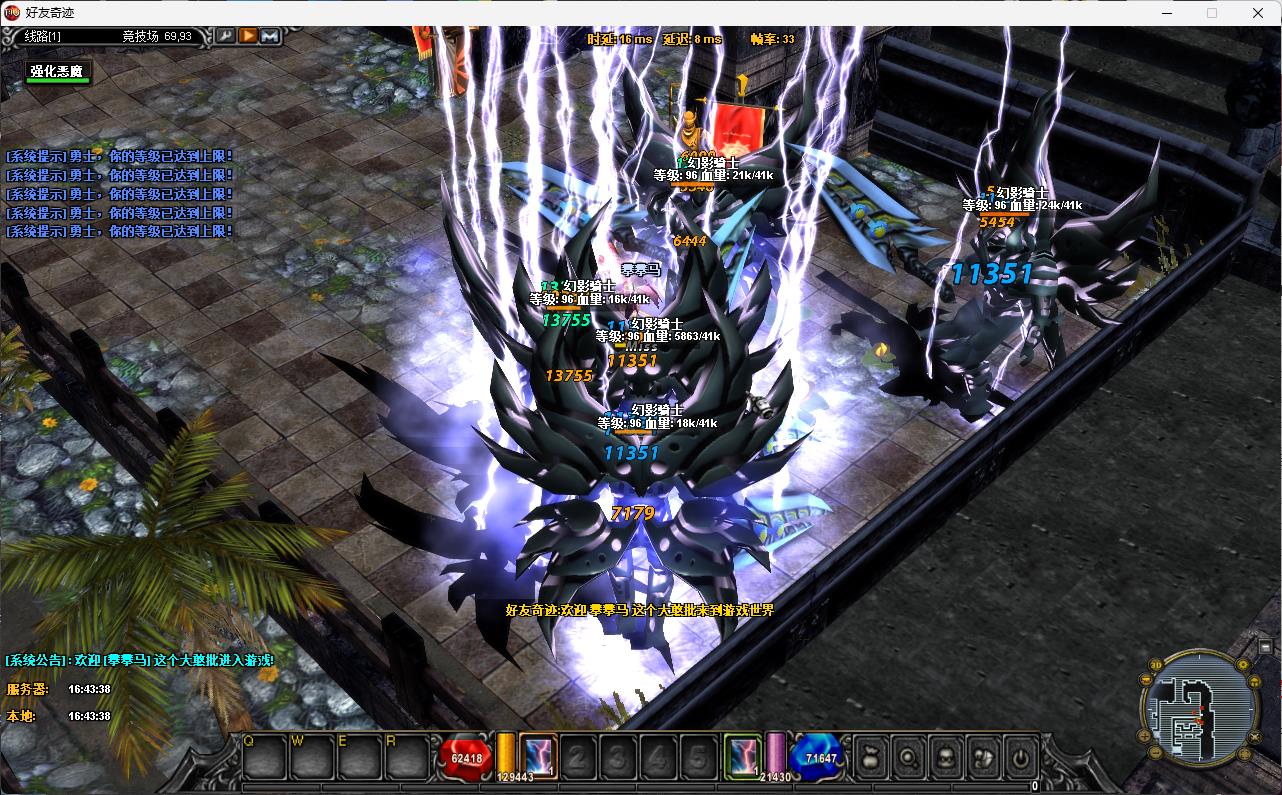Click the orange play arrow button
Viewport: 1282px width, 795px height.
(x=247, y=36)
